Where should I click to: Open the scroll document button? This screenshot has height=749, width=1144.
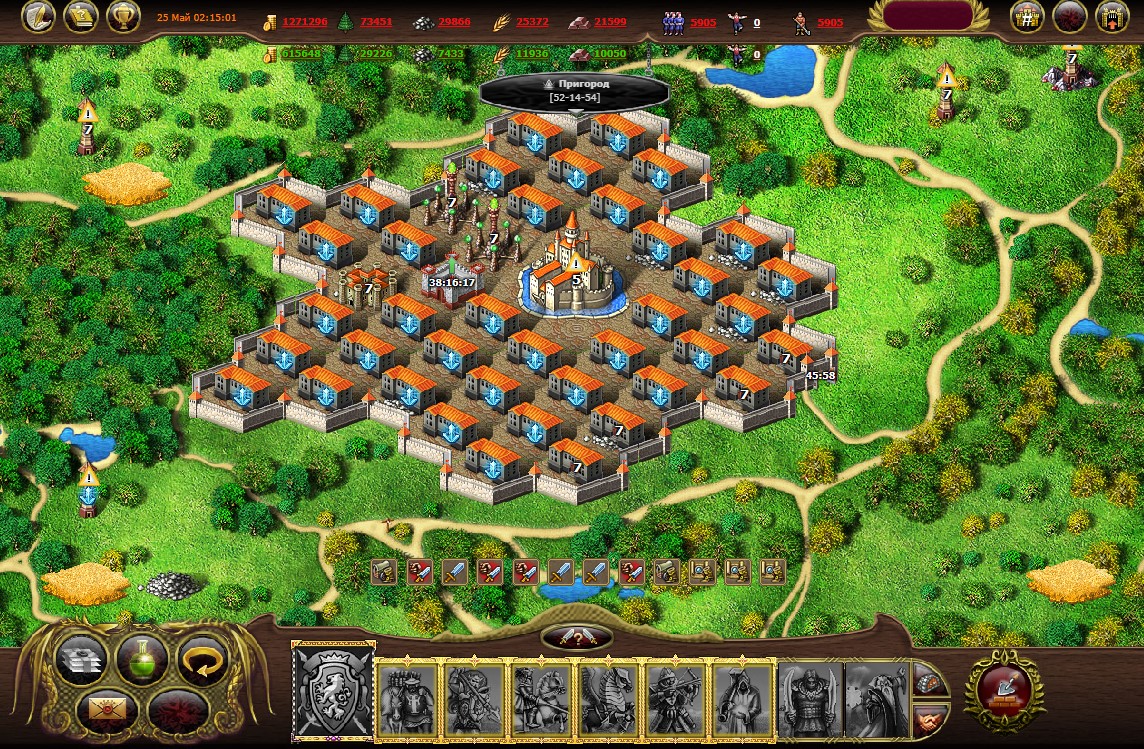click(x=80, y=17)
